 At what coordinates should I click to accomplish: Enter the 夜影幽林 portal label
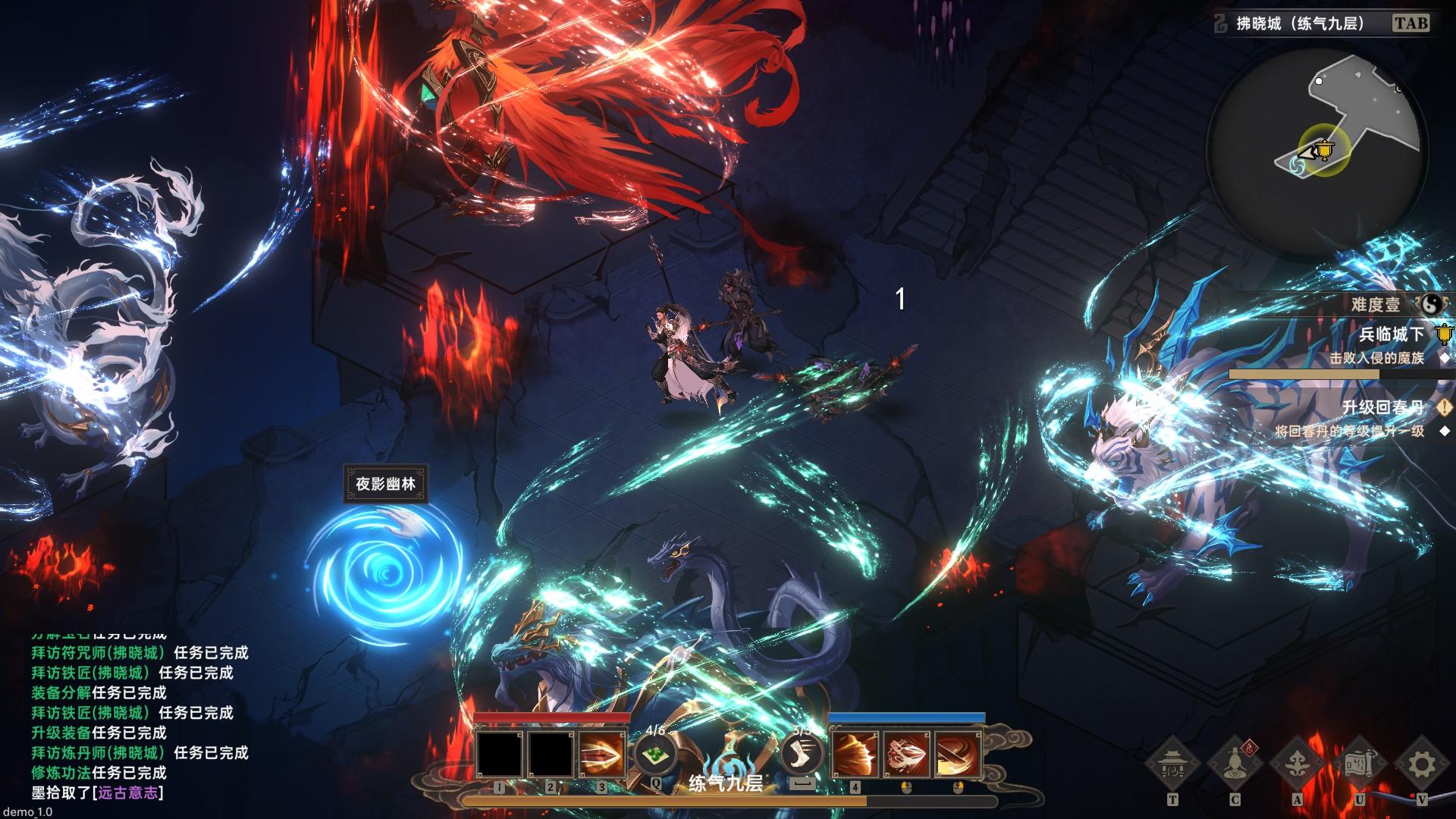coord(385,484)
